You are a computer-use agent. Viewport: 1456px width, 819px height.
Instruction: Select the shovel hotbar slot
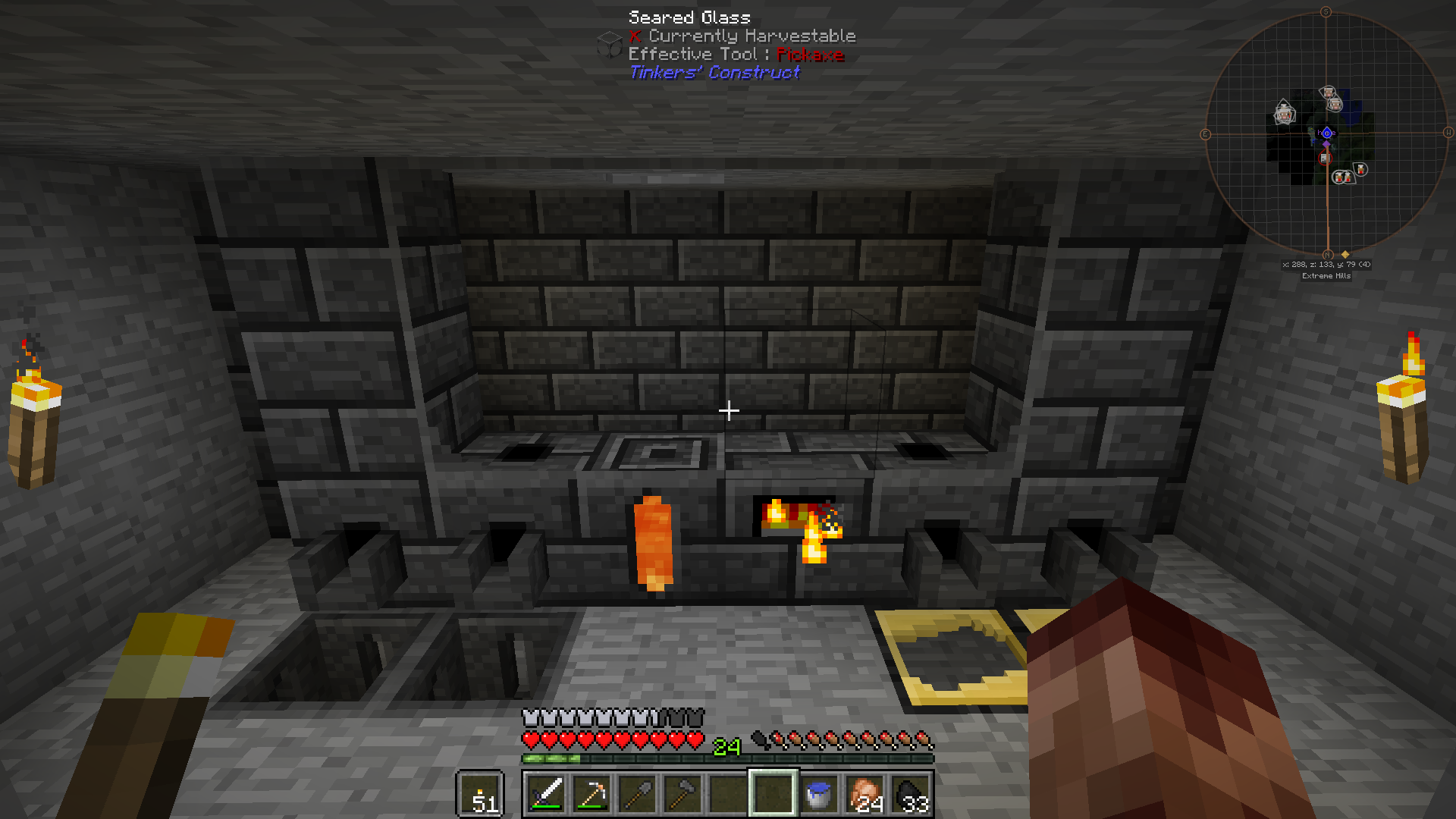click(x=637, y=794)
